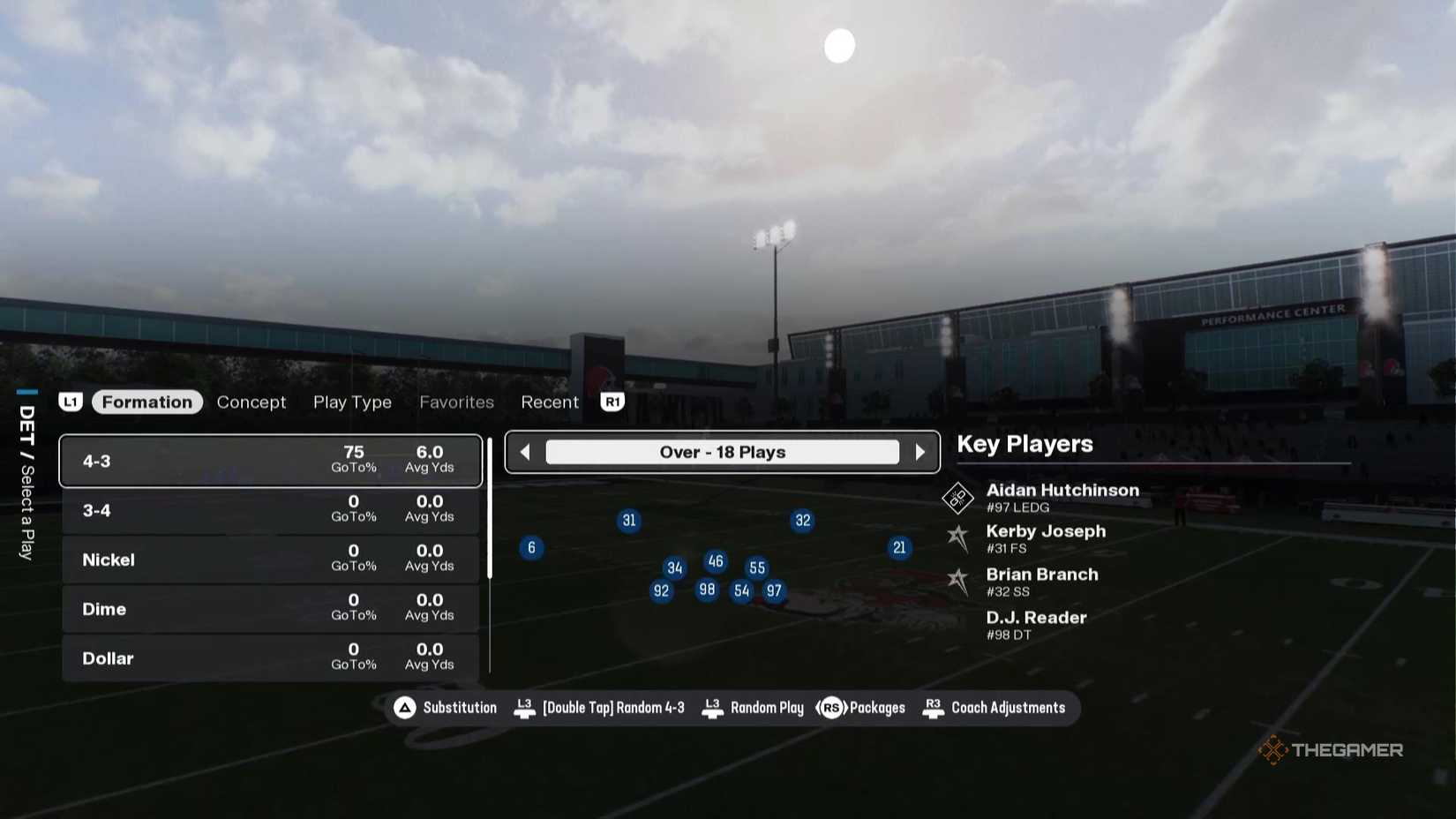Open the Over - 18 Plays selector

[723, 451]
